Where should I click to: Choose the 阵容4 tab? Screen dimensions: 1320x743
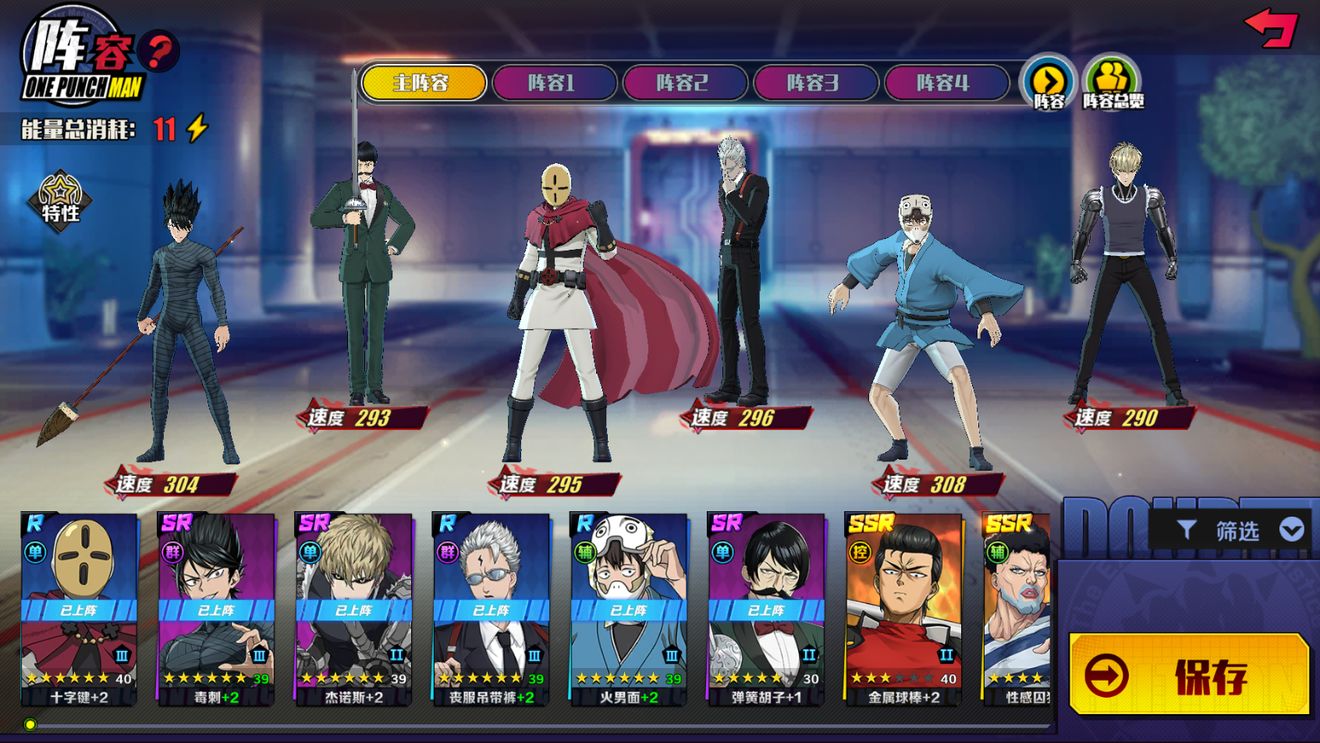pos(946,83)
